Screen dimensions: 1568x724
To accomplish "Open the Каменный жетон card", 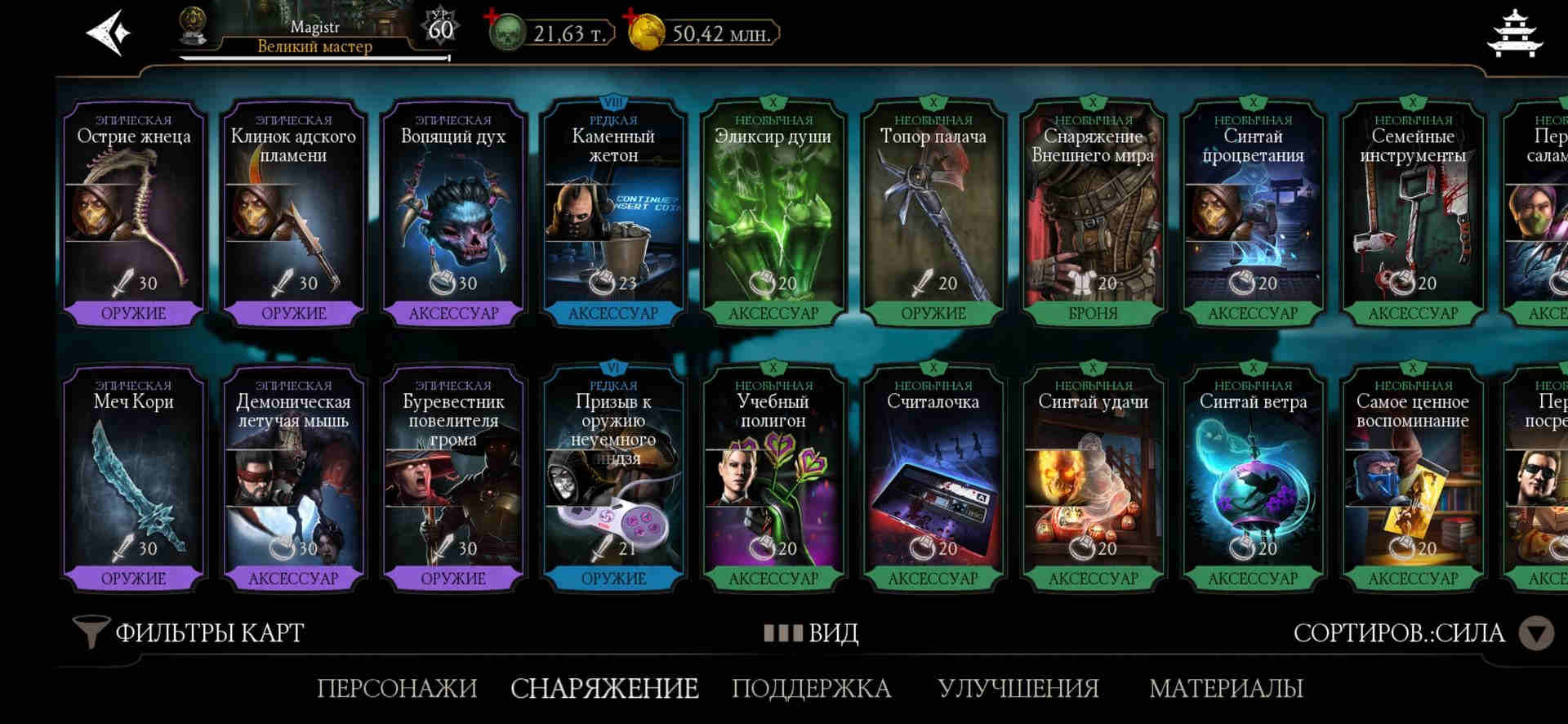I will [613, 214].
